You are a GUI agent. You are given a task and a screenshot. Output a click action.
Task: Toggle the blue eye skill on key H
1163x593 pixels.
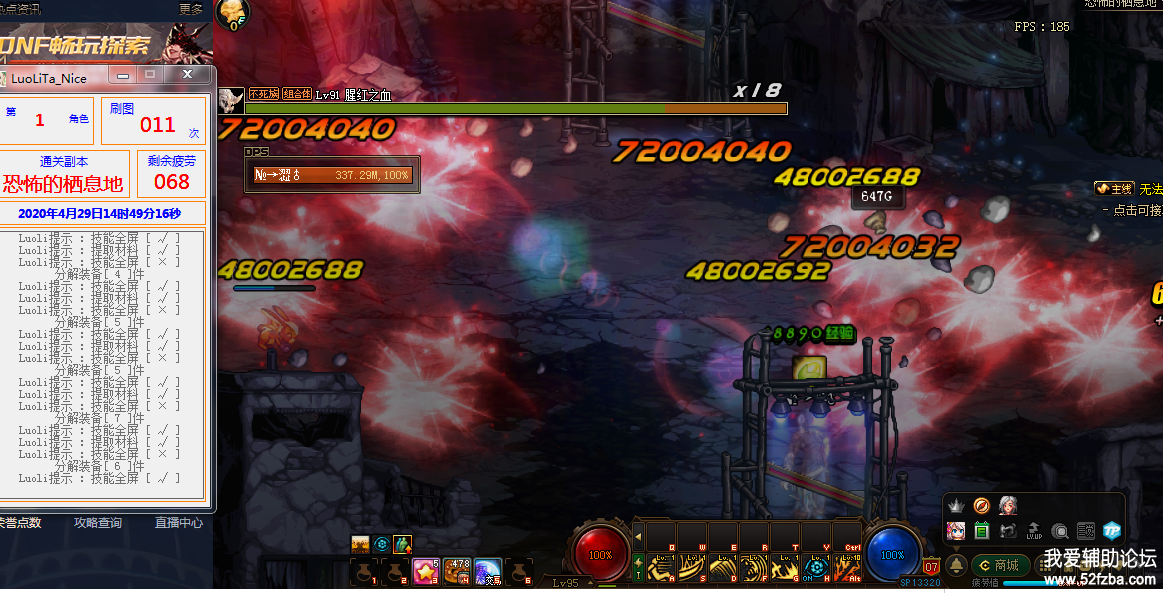coord(816,569)
